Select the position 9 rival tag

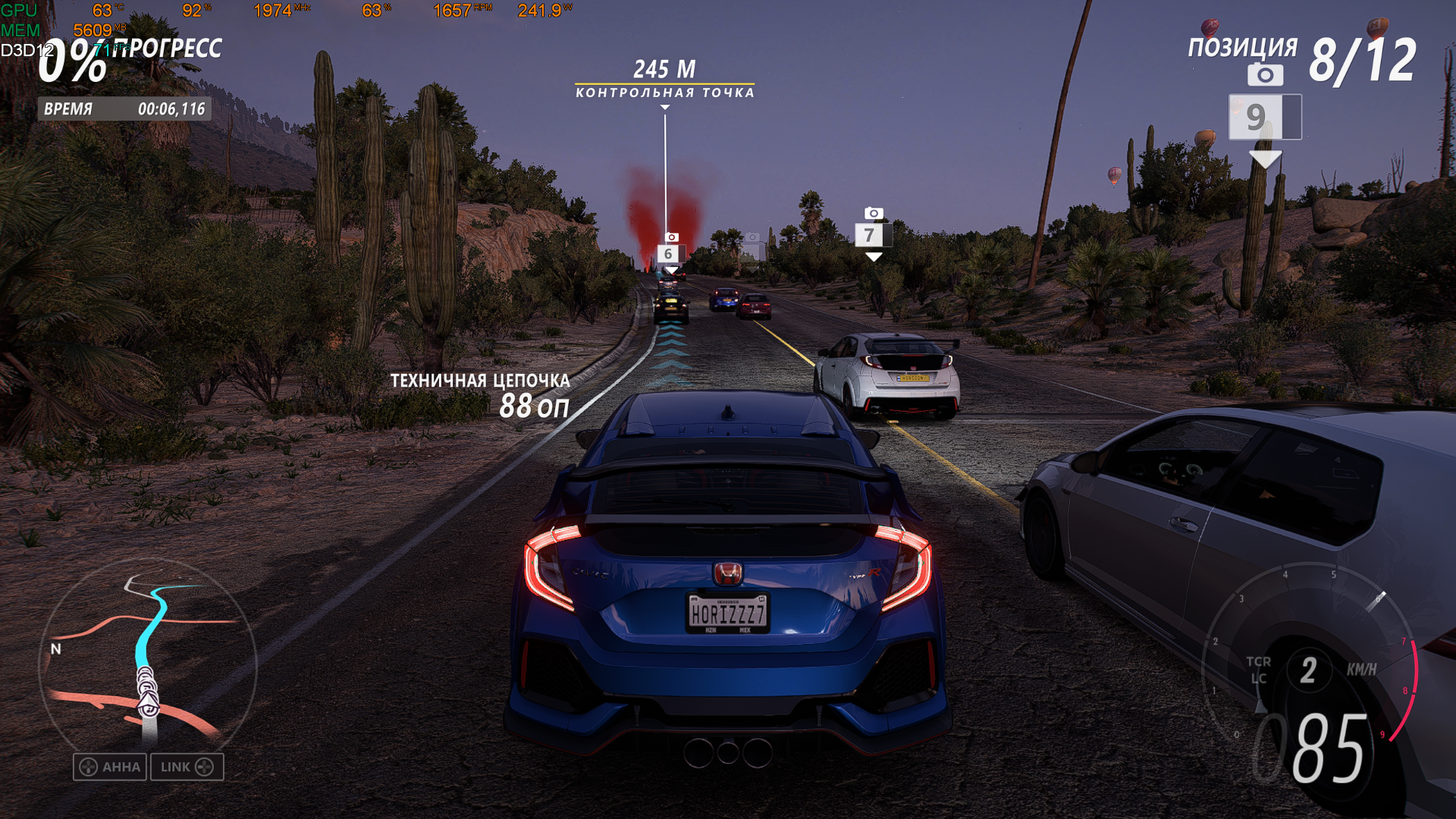(x=1264, y=118)
